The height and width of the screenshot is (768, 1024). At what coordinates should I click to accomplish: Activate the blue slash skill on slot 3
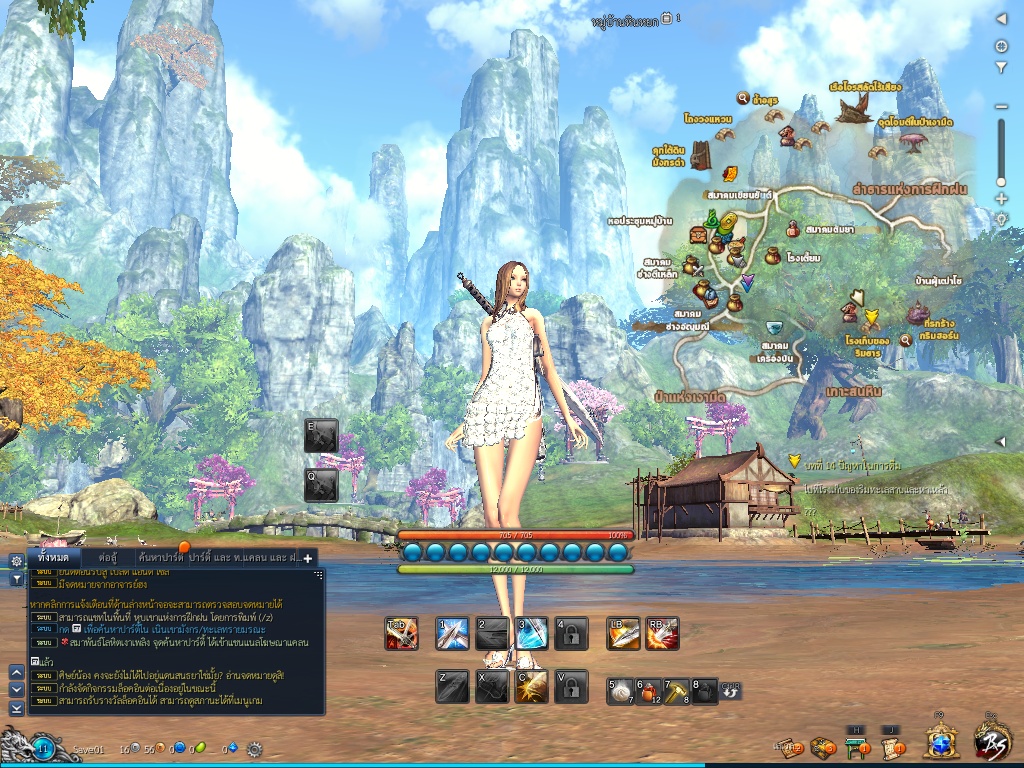[x=531, y=633]
